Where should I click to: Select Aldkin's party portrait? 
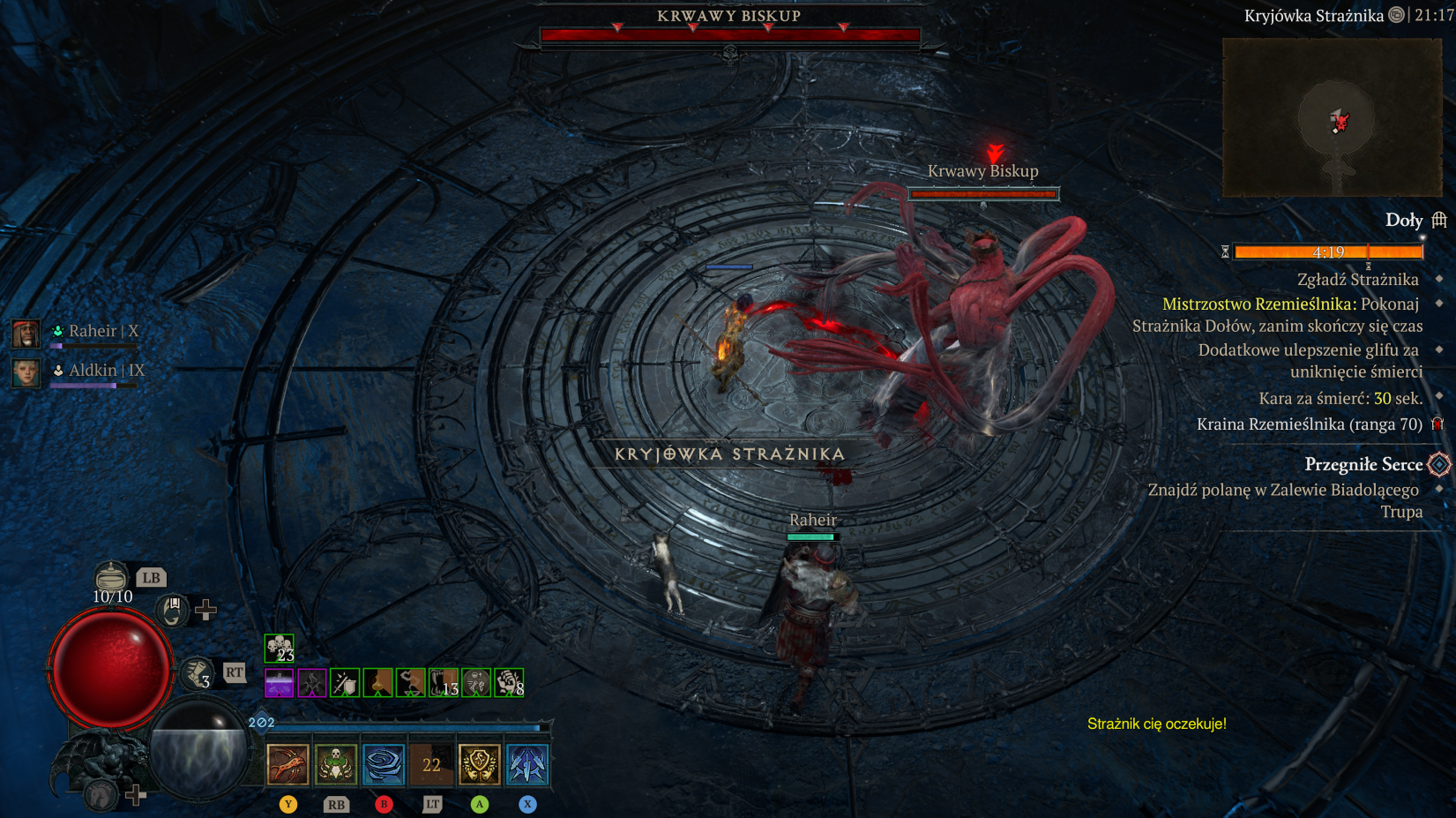26,371
